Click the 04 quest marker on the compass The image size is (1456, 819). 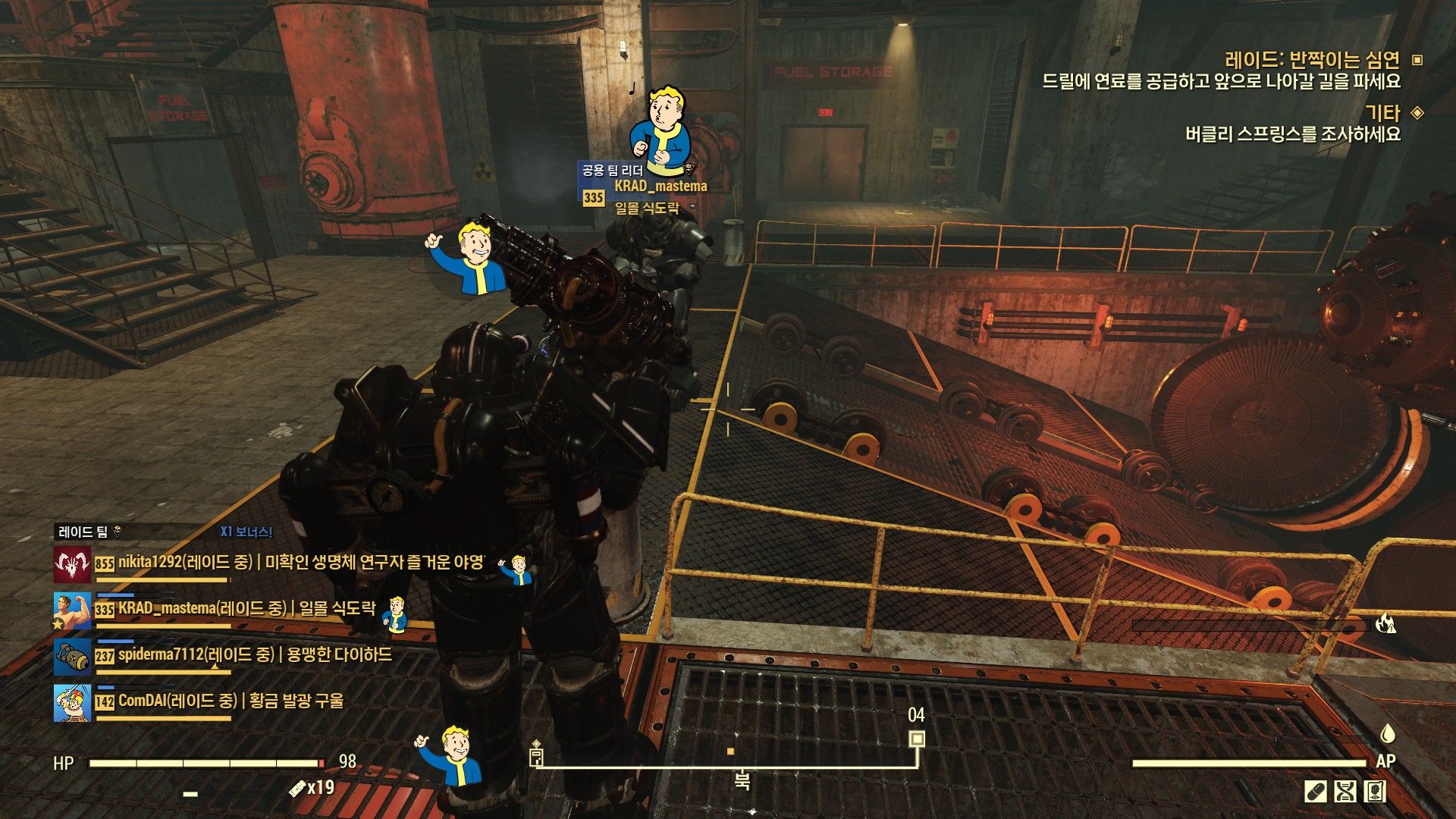pos(917,738)
